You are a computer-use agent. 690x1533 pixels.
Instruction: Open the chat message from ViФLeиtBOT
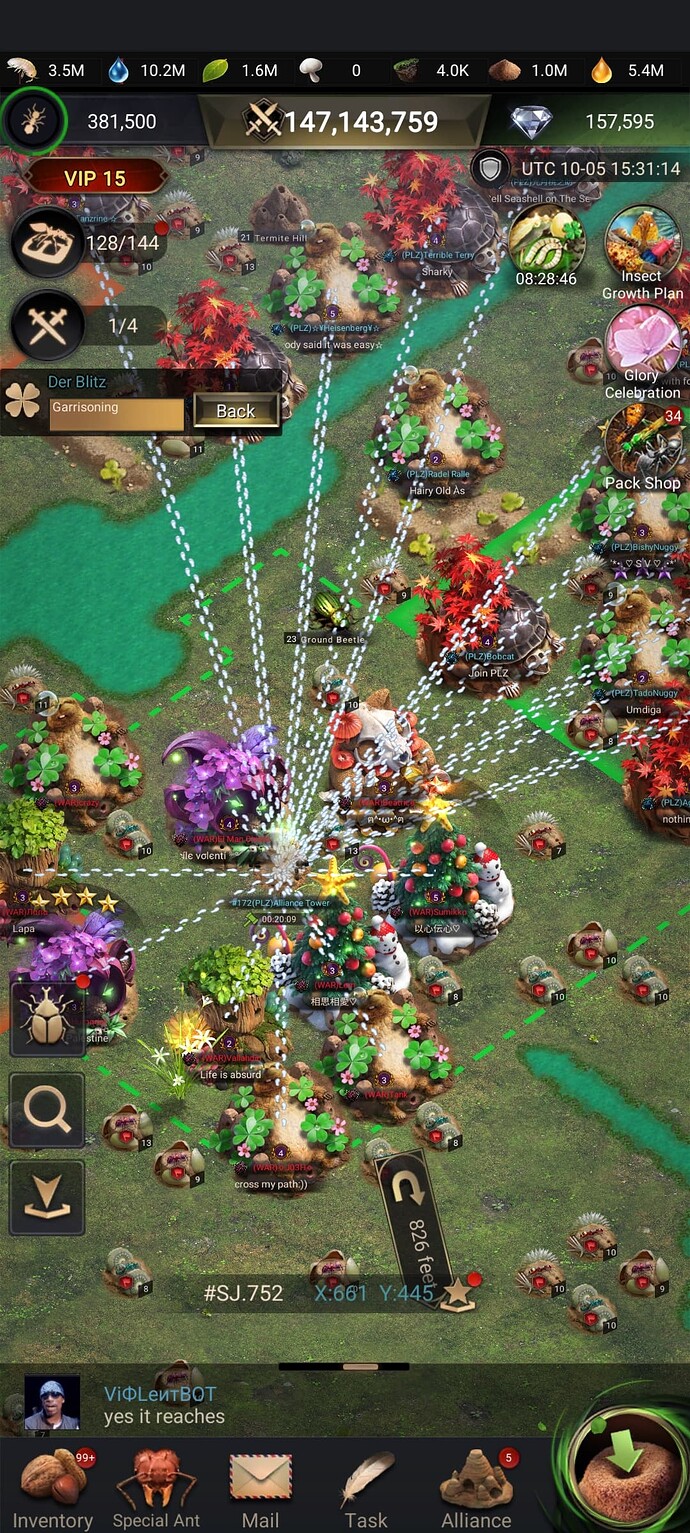pyautogui.click(x=300, y=1405)
